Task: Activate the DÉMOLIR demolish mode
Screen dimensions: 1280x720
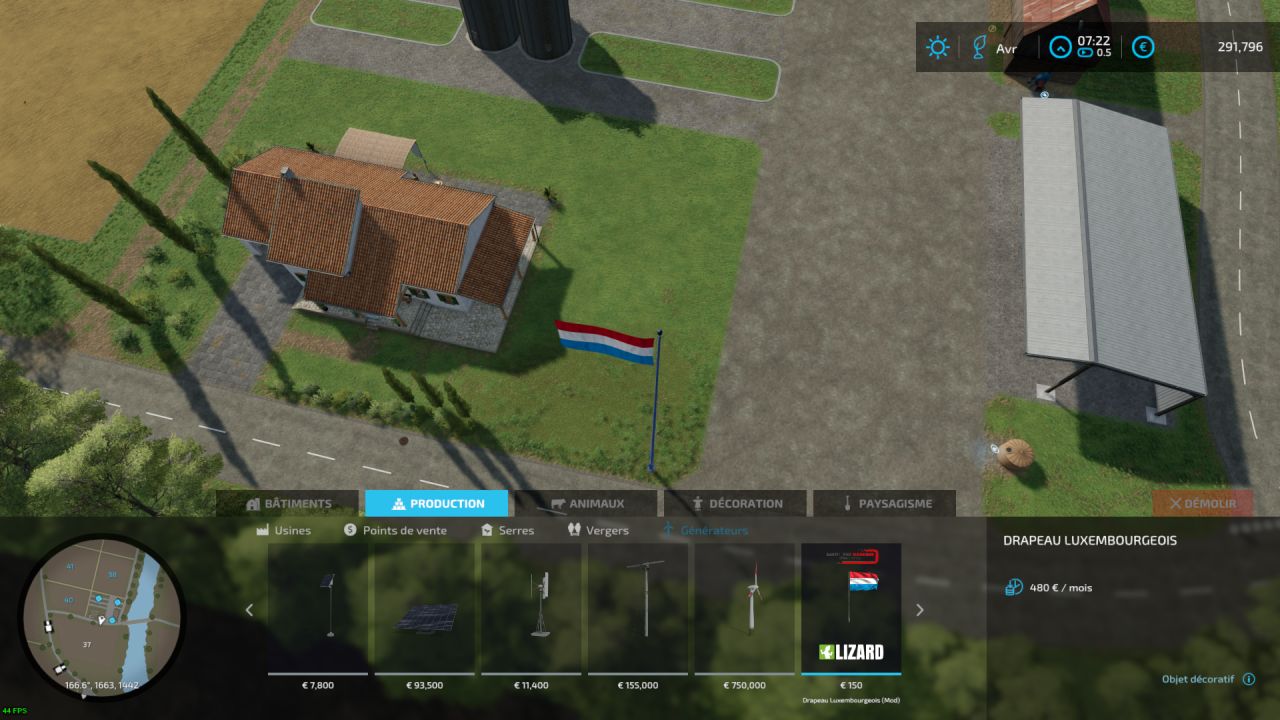Action: 1202,503
